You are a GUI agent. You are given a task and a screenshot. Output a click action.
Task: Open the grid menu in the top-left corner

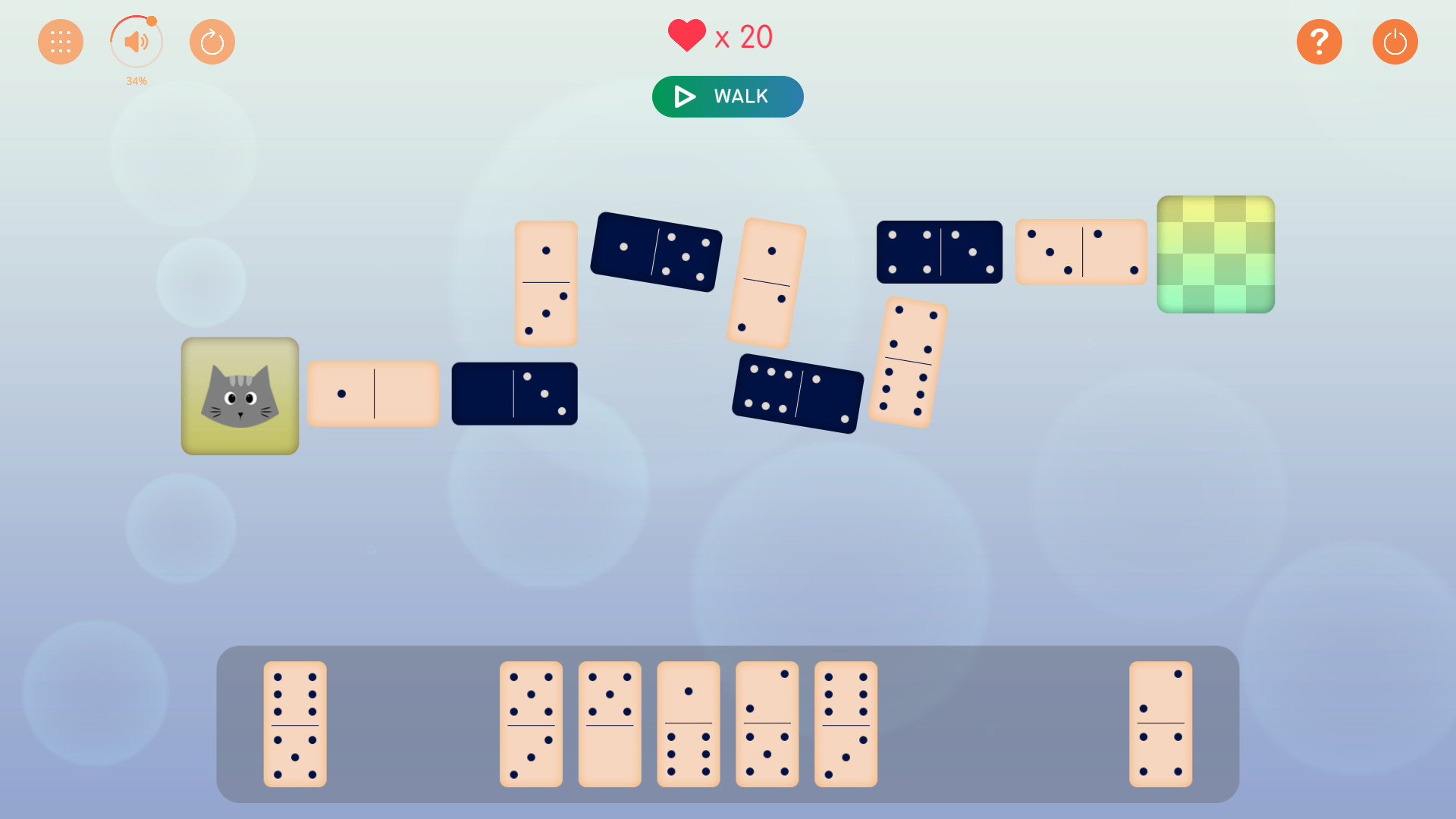pyautogui.click(x=61, y=42)
